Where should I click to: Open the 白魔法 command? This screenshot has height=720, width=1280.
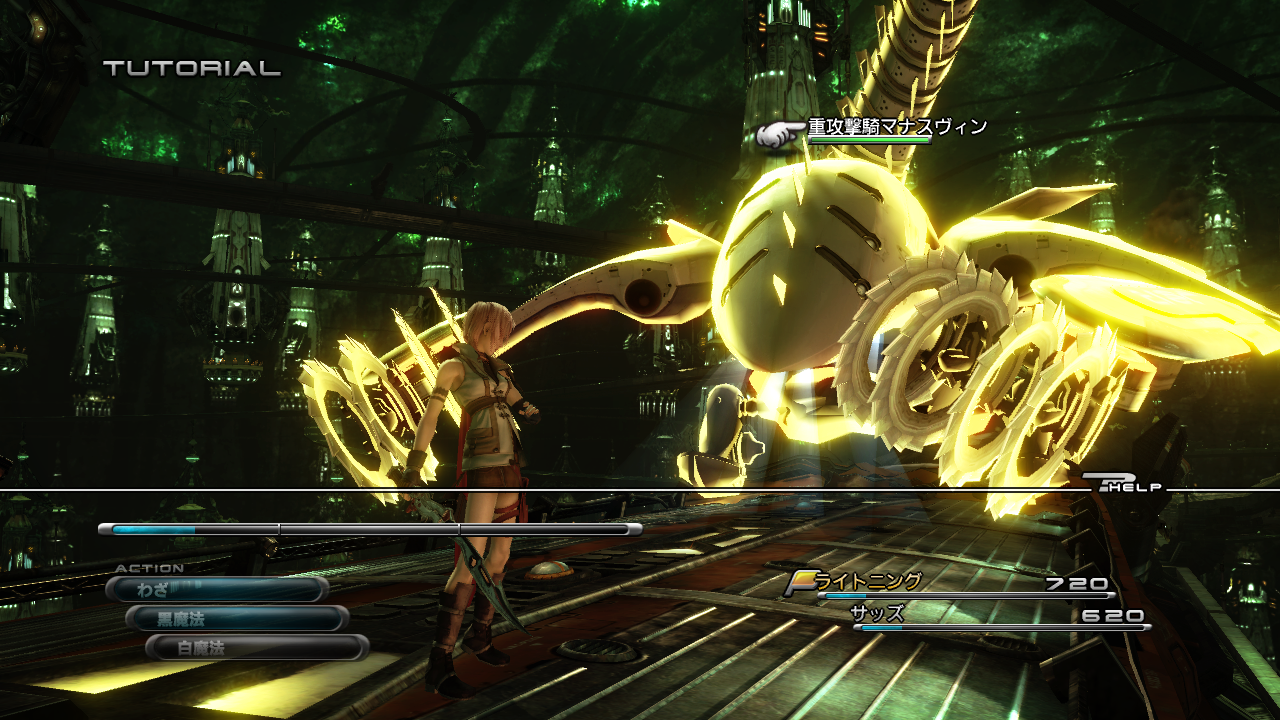pos(256,648)
